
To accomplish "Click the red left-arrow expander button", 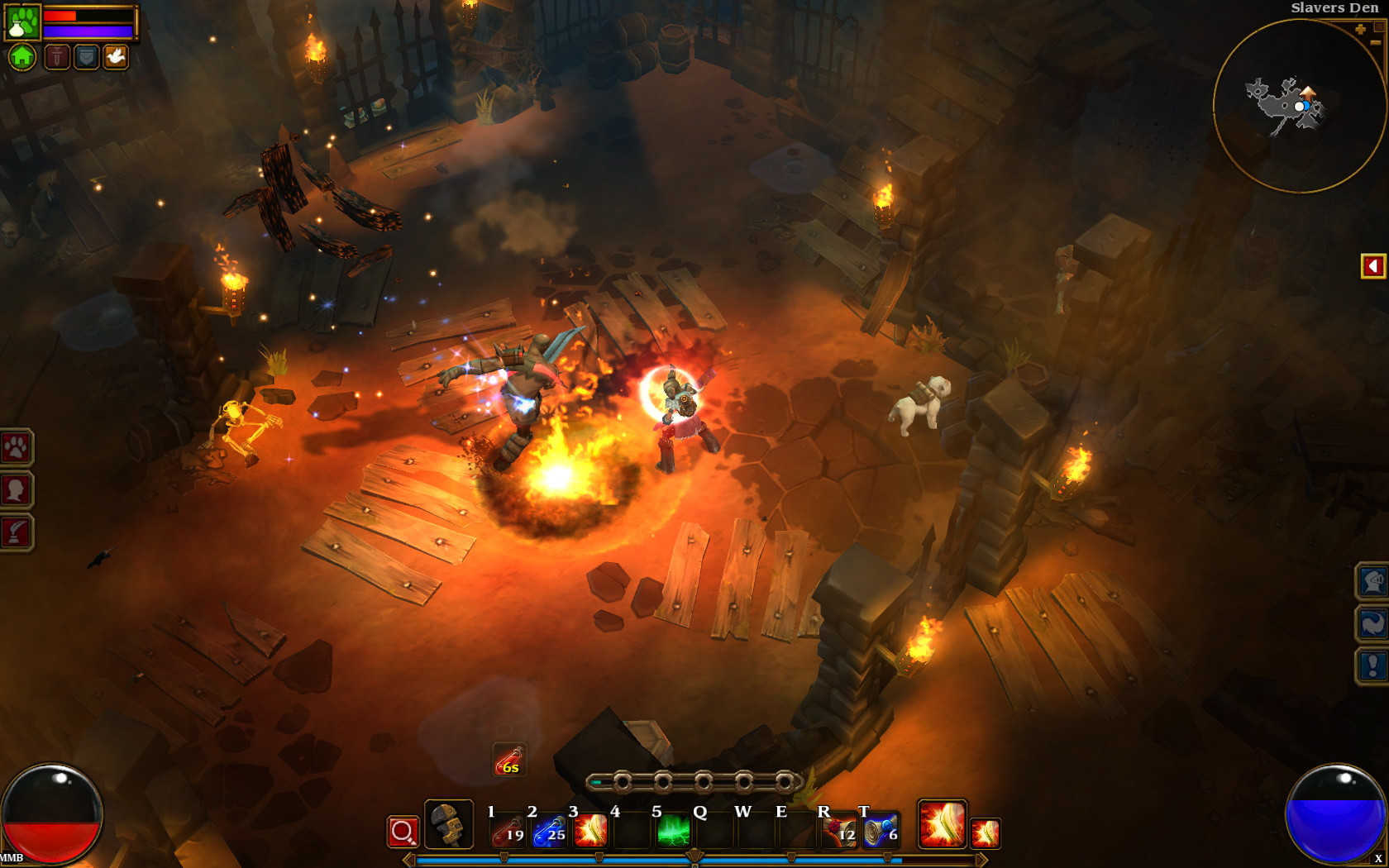I will (1372, 266).
